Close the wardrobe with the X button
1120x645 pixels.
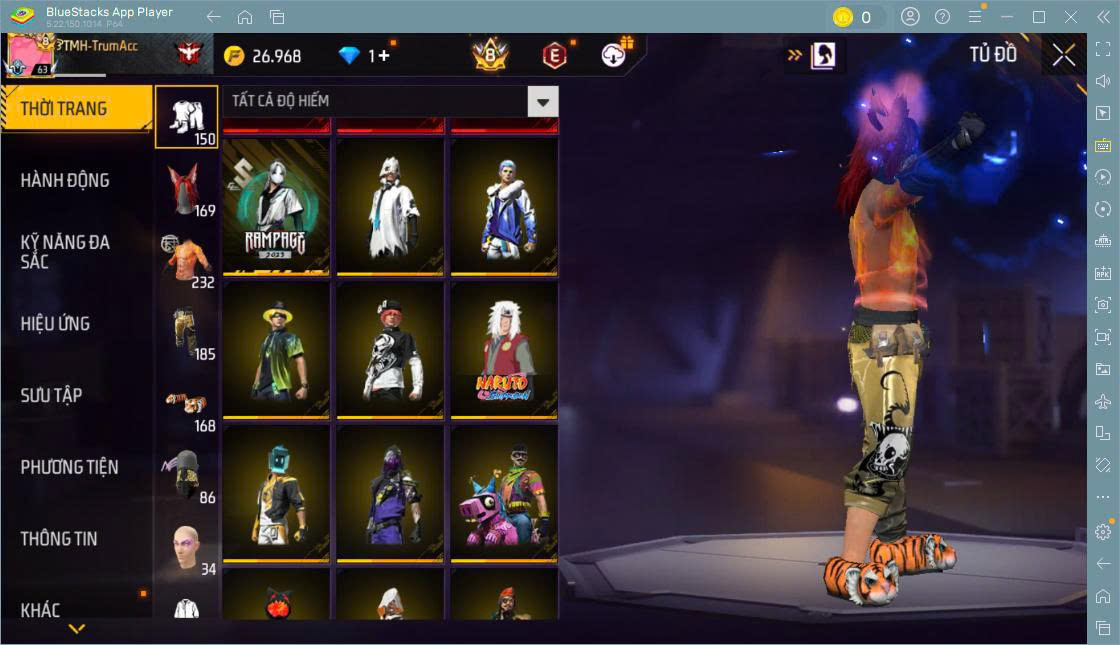(x=1064, y=56)
